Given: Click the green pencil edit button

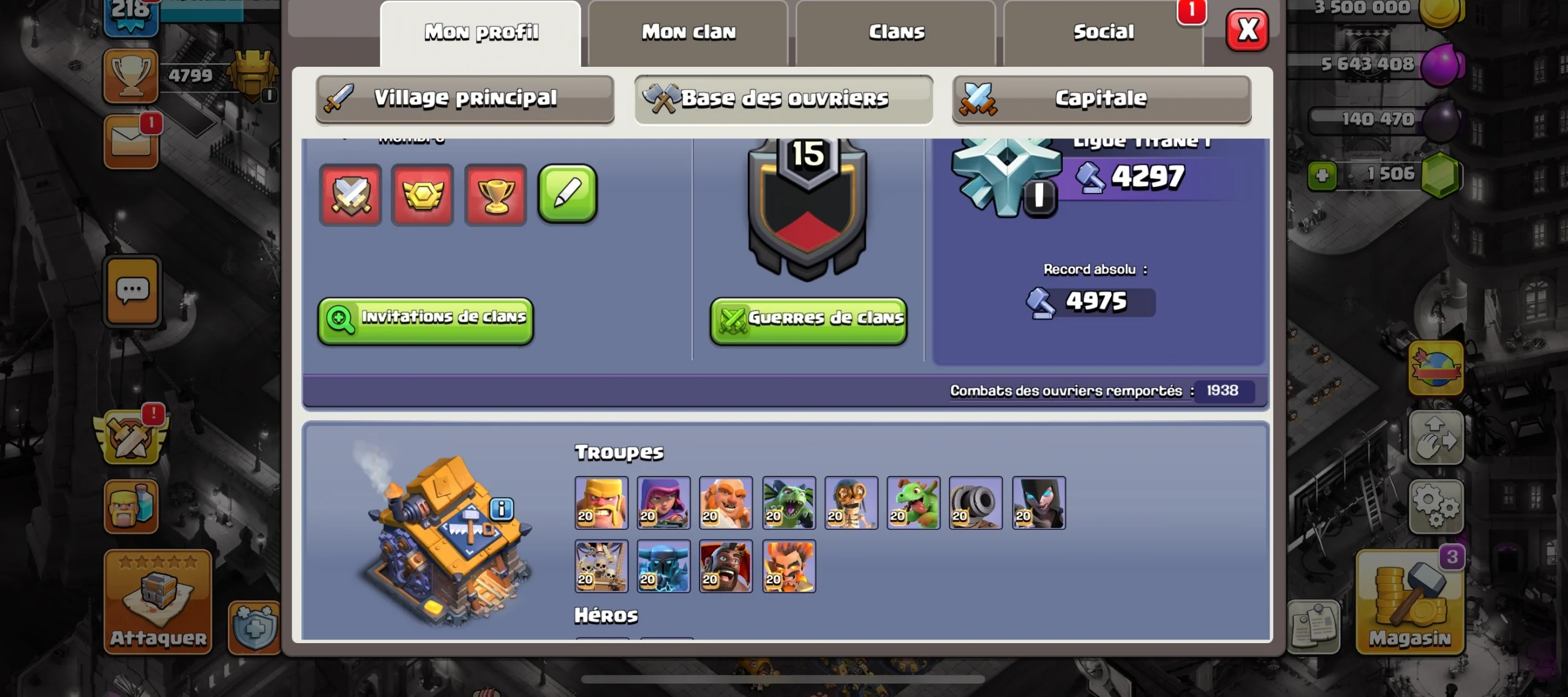Looking at the screenshot, I should [567, 194].
